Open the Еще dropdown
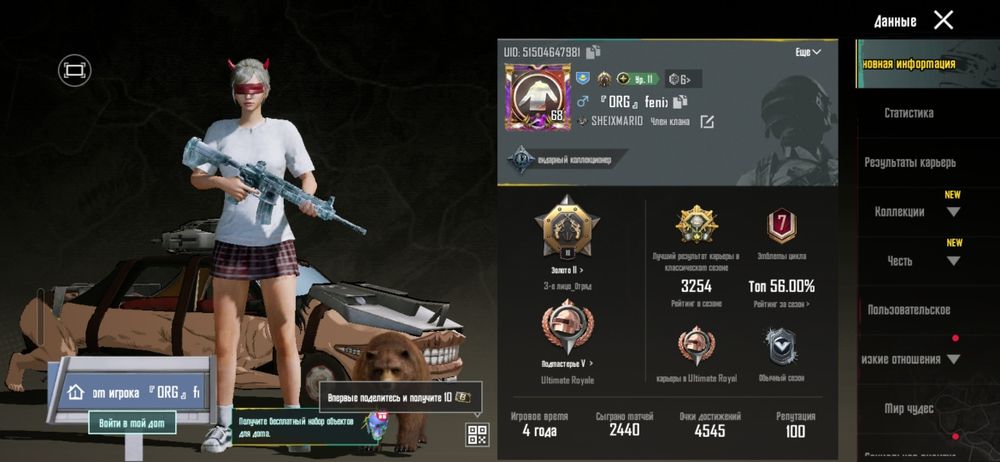 coord(808,52)
